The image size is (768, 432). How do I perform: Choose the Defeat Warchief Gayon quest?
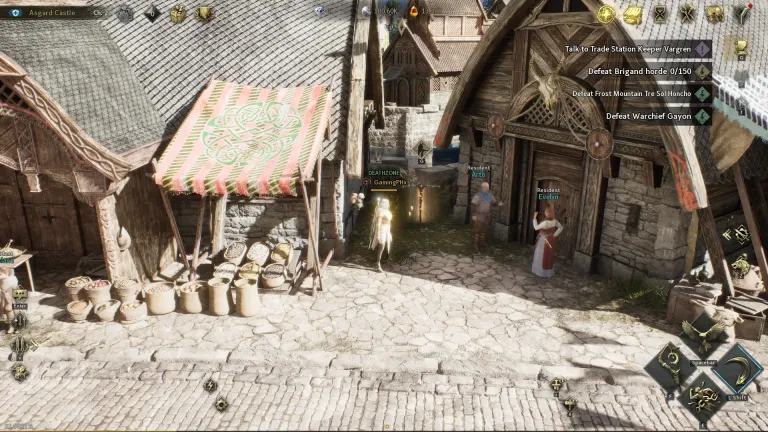[648, 116]
